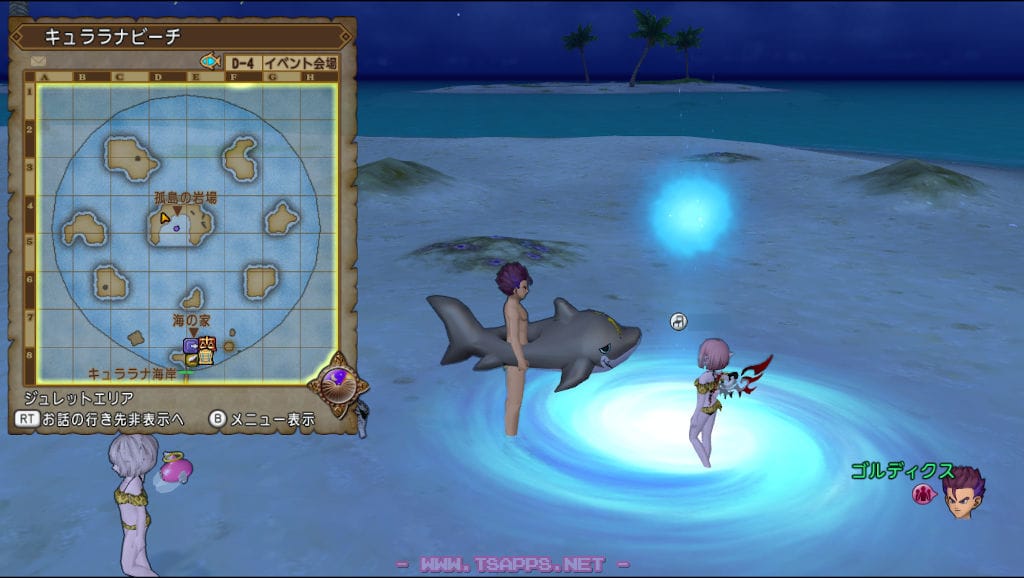This screenshot has width=1024, height=578.
Task: Click the yellow player arrow on the map
Action: (x=164, y=216)
